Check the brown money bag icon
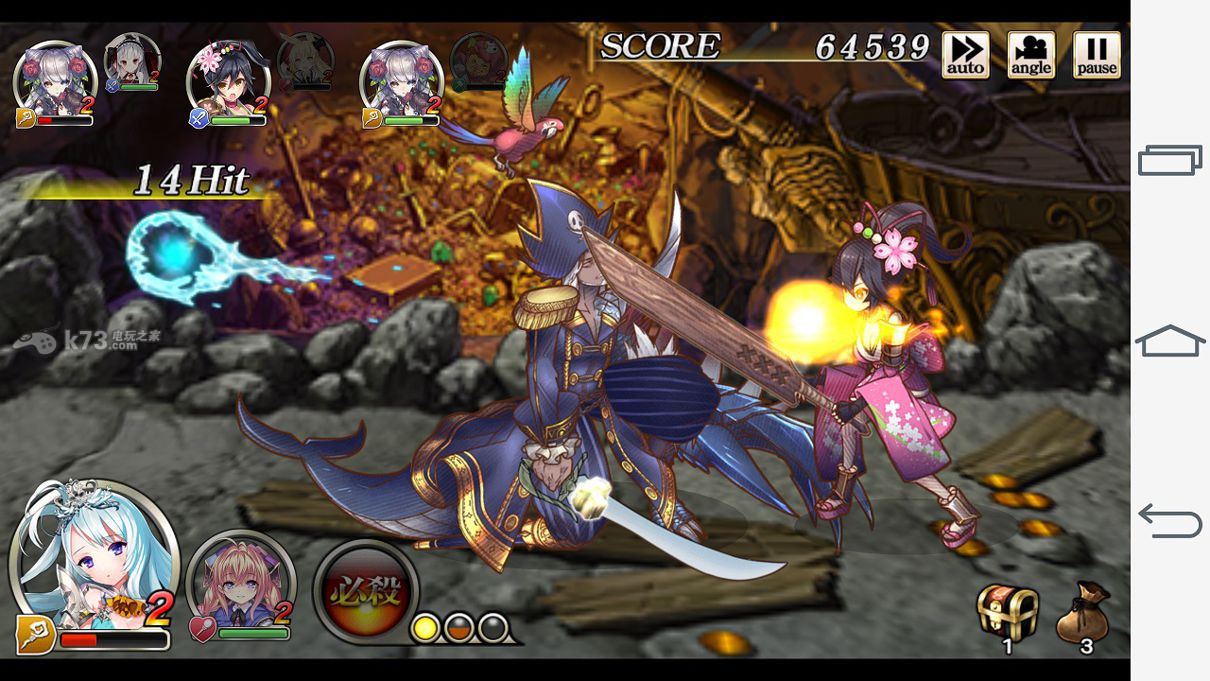The width and height of the screenshot is (1210, 681). tap(1083, 614)
